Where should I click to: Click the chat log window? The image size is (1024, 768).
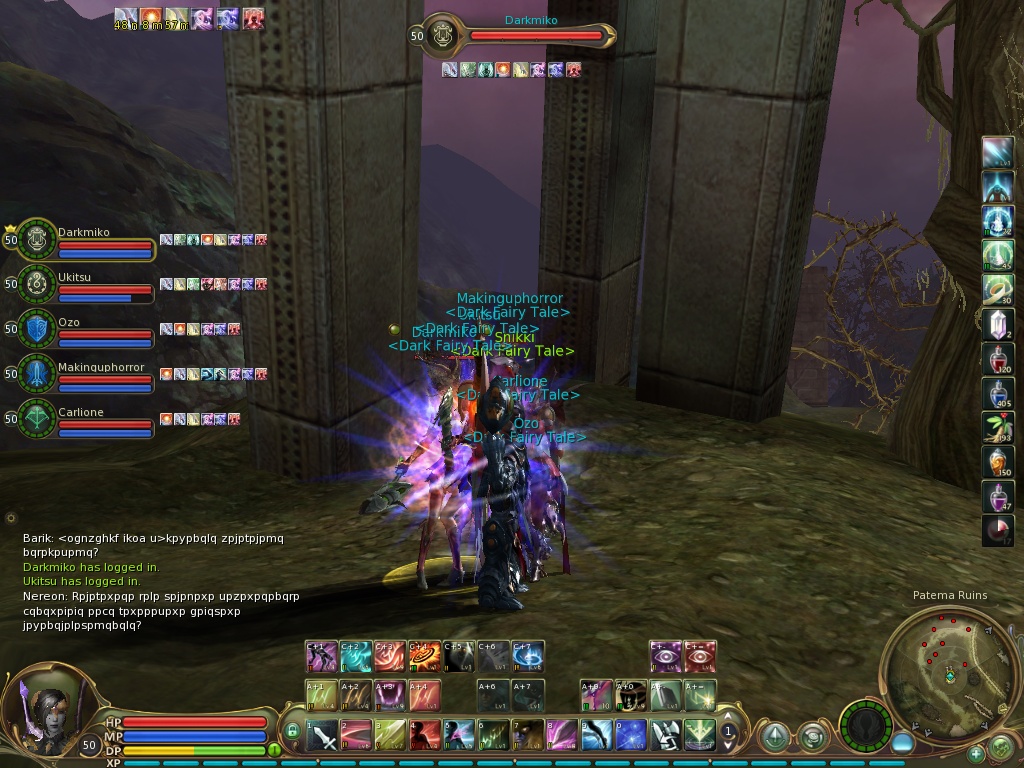point(160,582)
